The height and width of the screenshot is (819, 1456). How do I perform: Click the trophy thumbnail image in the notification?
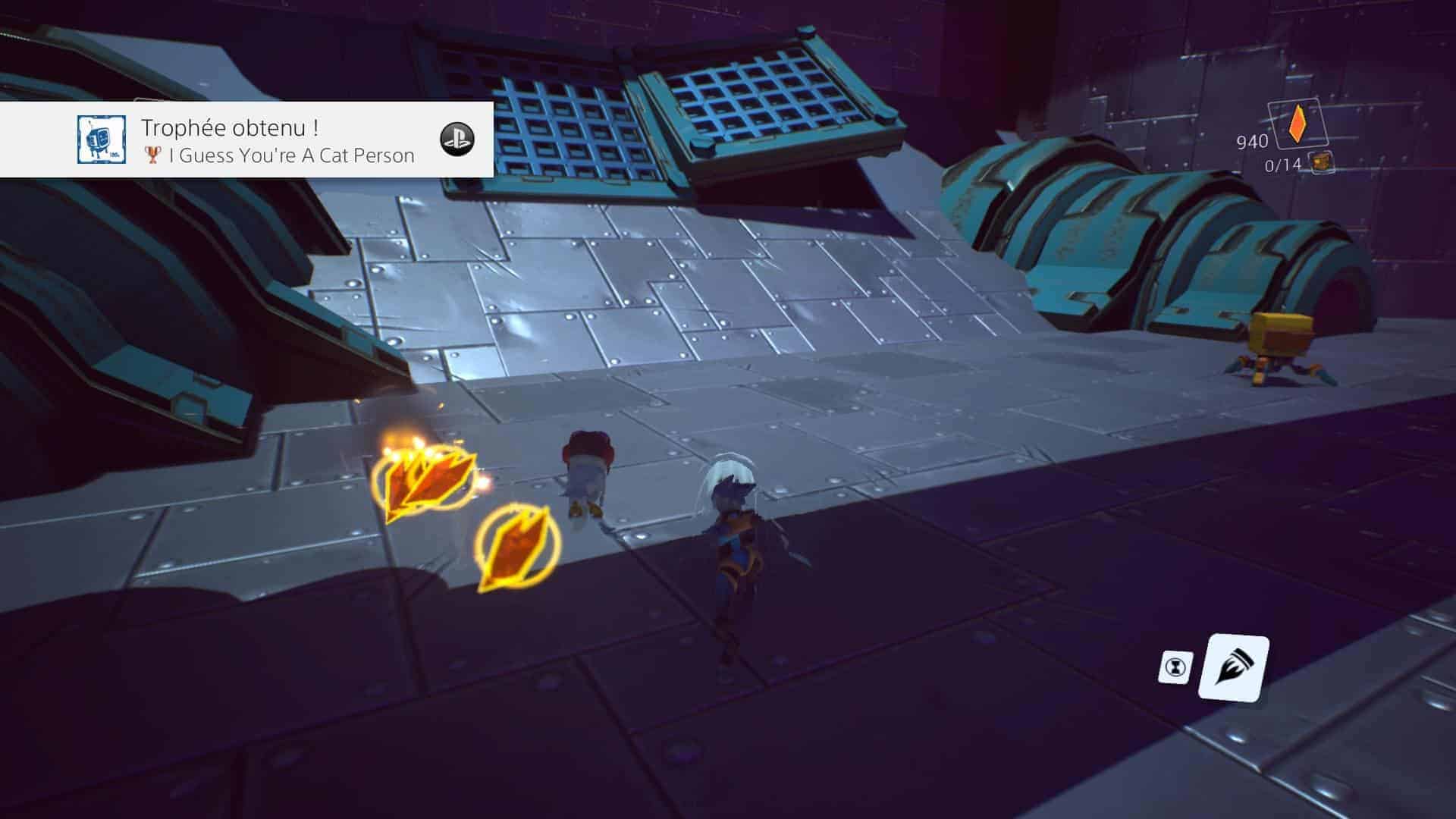pyautogui.click(x=101, y=140)
